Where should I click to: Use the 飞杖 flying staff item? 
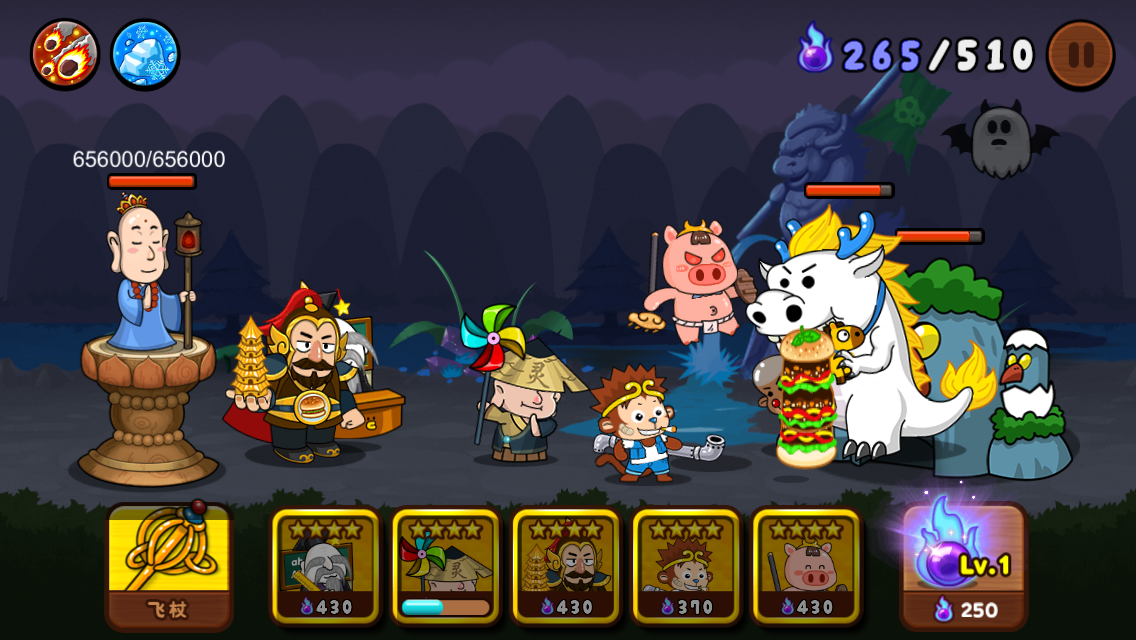click(x=169, y=566)
